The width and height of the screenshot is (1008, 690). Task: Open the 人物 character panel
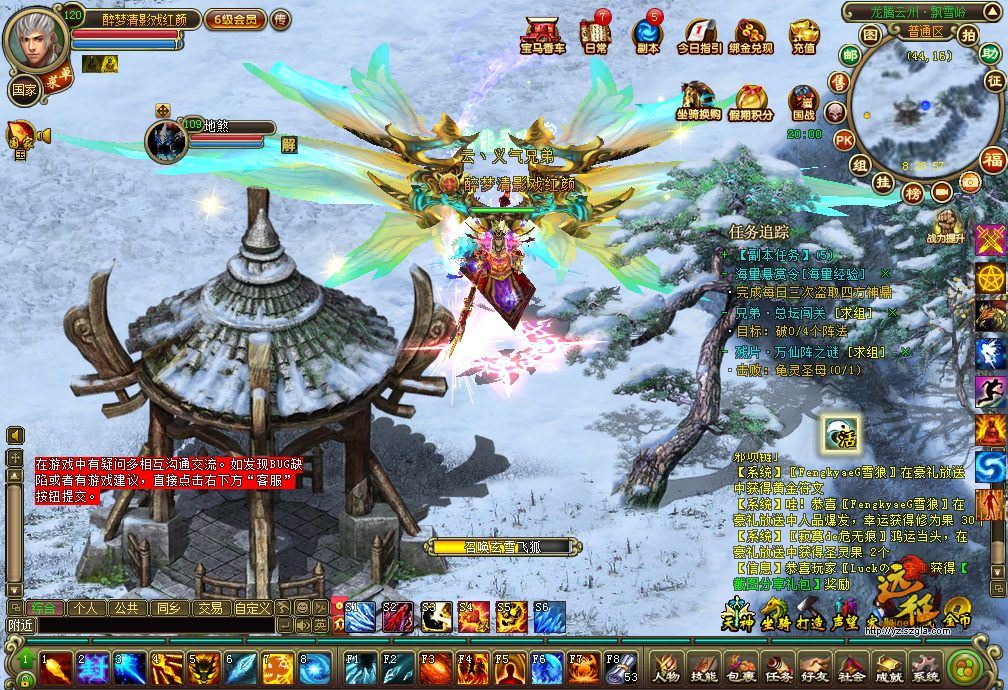pyautogui.click(x=666, y=668)
